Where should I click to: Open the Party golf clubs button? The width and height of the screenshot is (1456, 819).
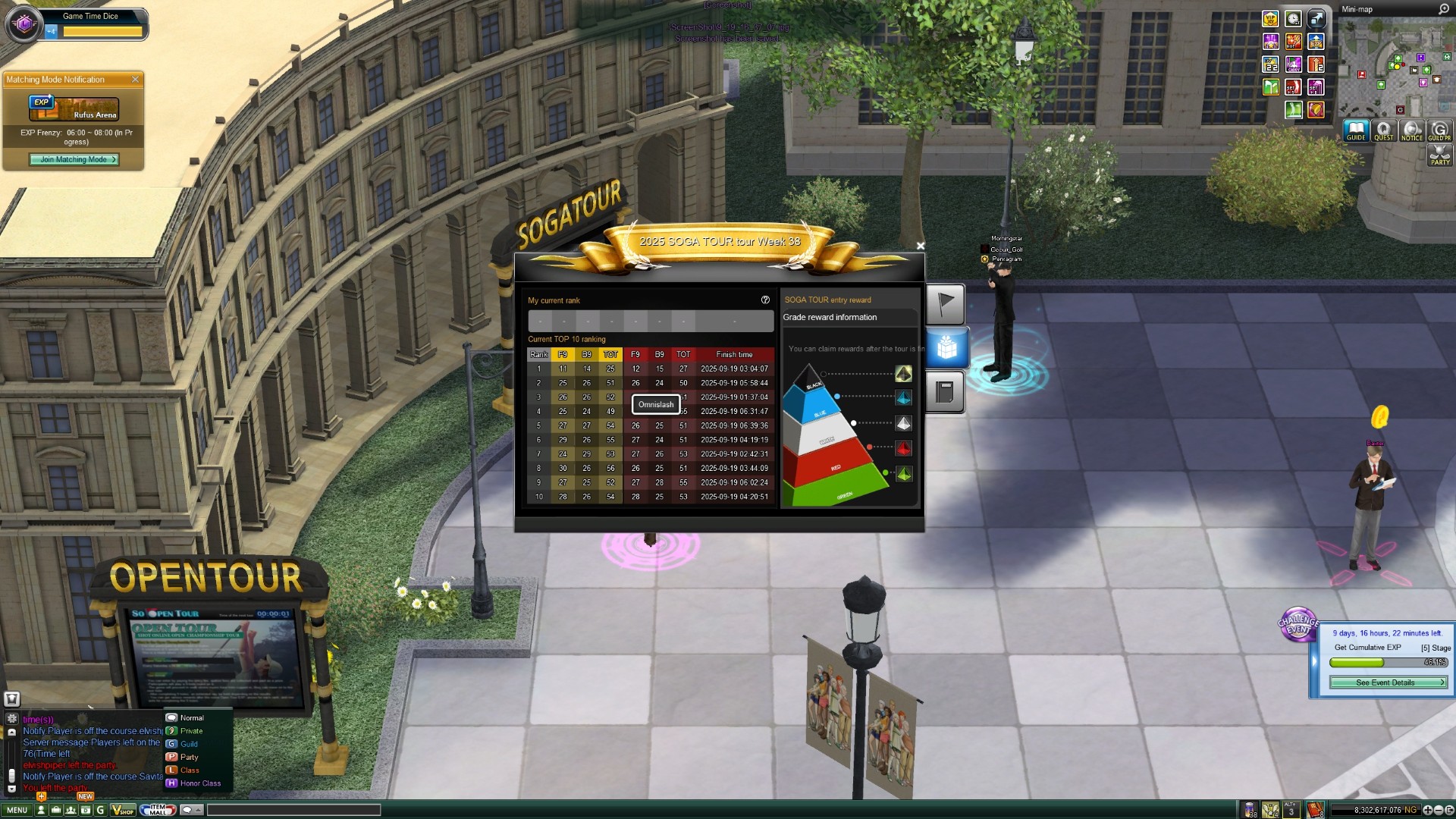point(1439,155)
